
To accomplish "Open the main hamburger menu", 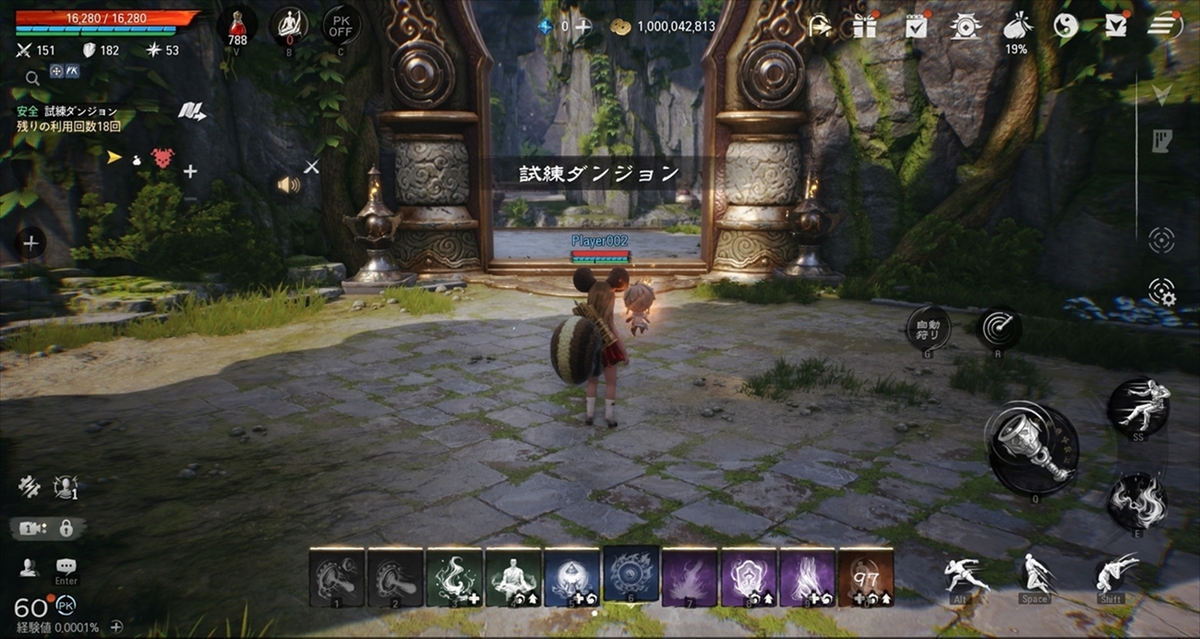I will 1165,26.
